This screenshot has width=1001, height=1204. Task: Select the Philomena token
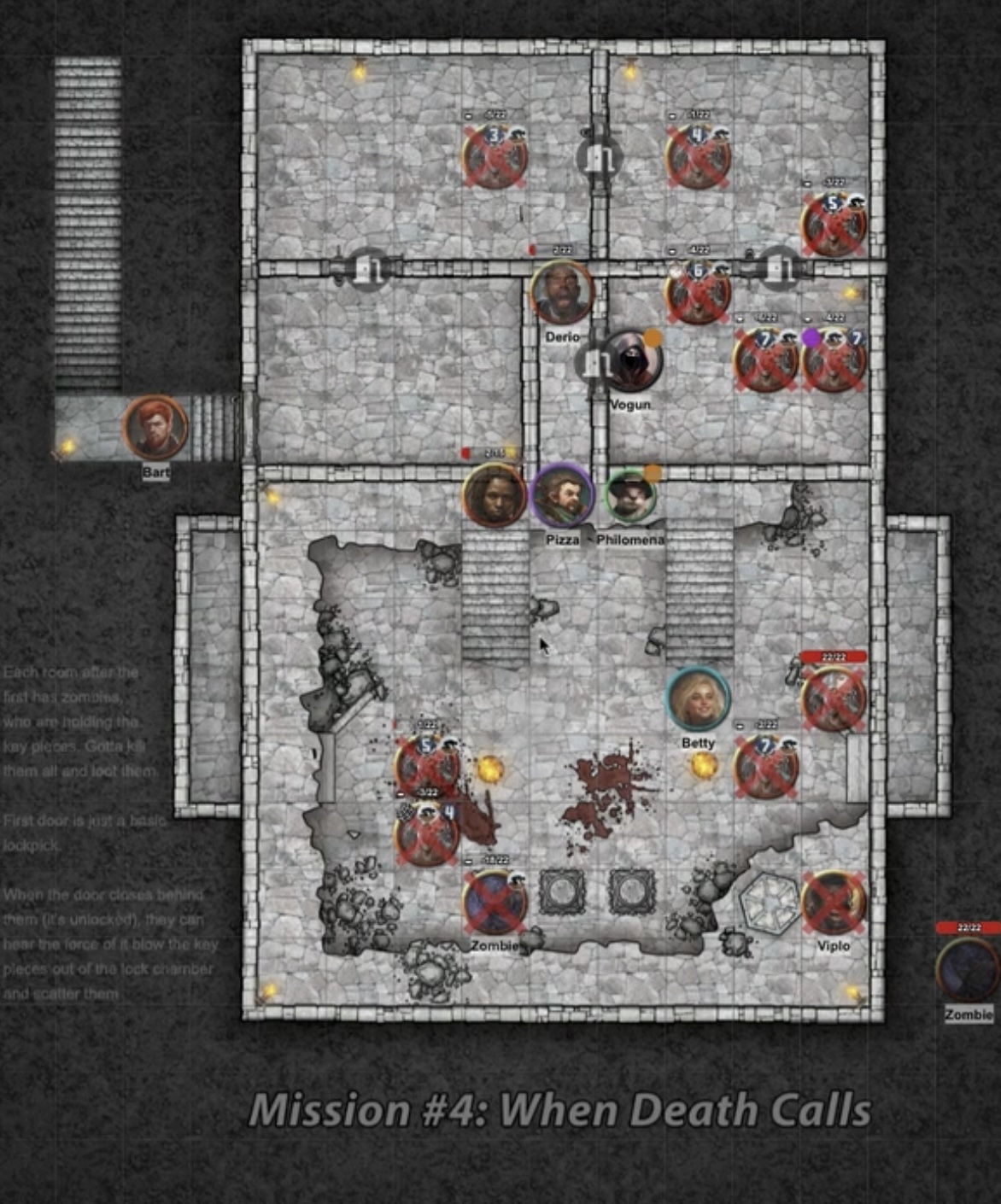pyautogui.click(x=630, y=497)
